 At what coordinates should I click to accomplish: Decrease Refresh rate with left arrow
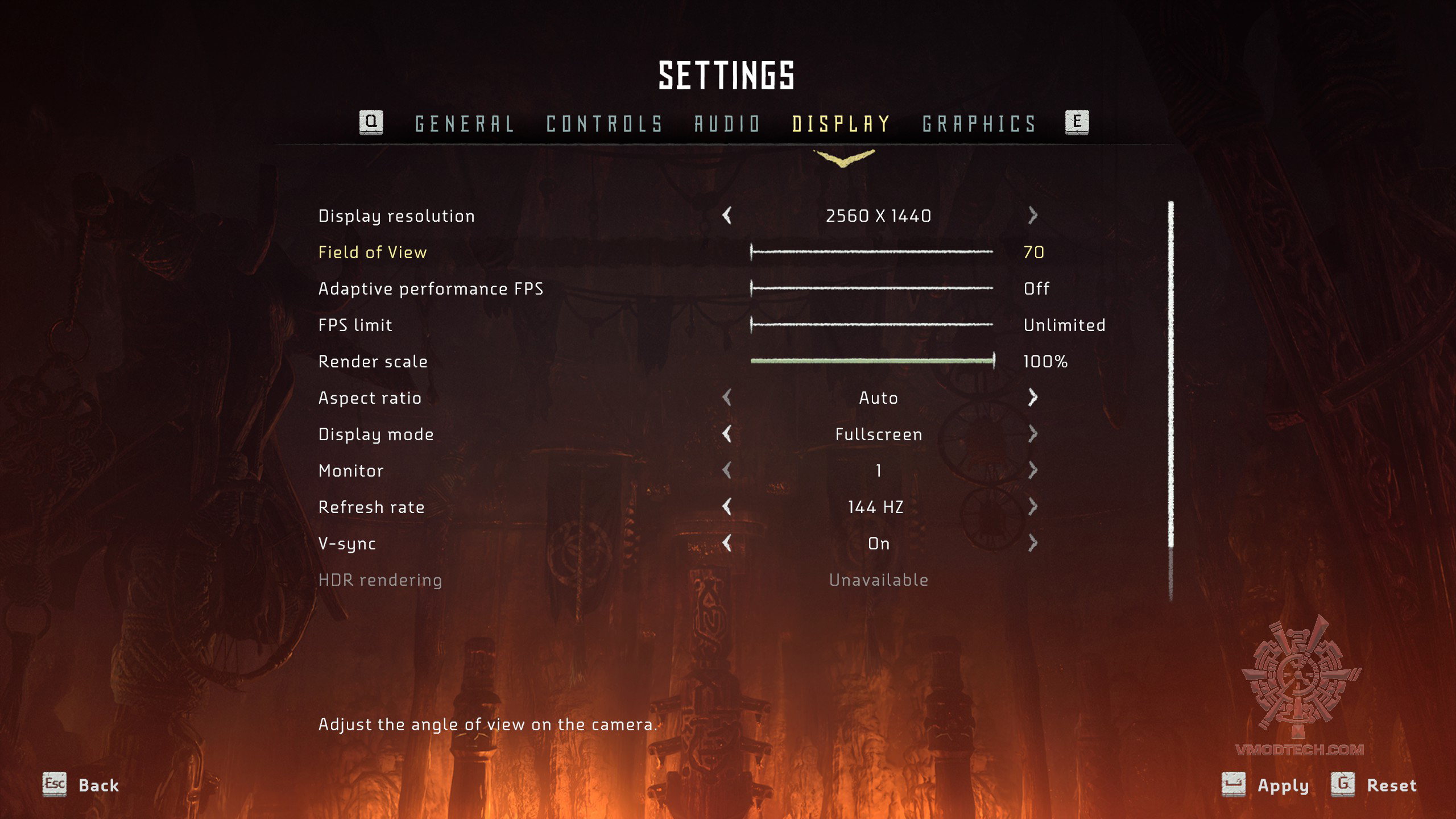pos(727,507)
